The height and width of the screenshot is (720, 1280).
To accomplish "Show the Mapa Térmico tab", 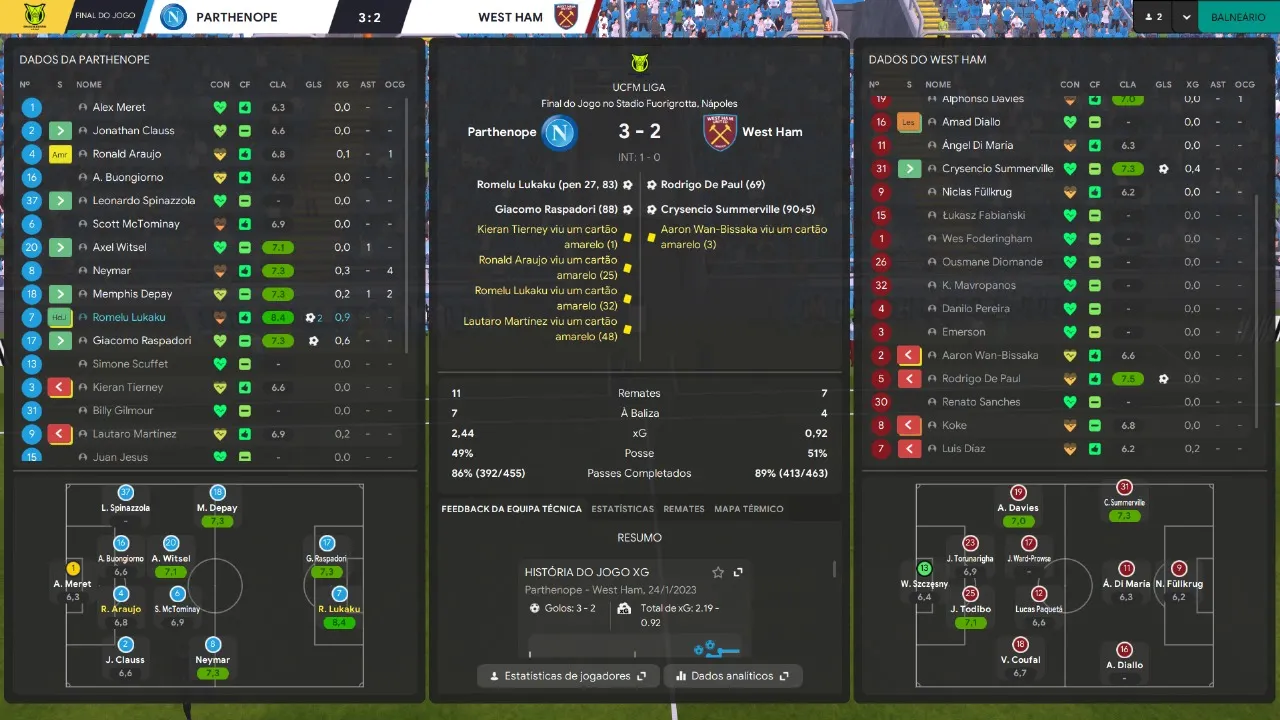I will pyautogui.click(x=748, y=509).
